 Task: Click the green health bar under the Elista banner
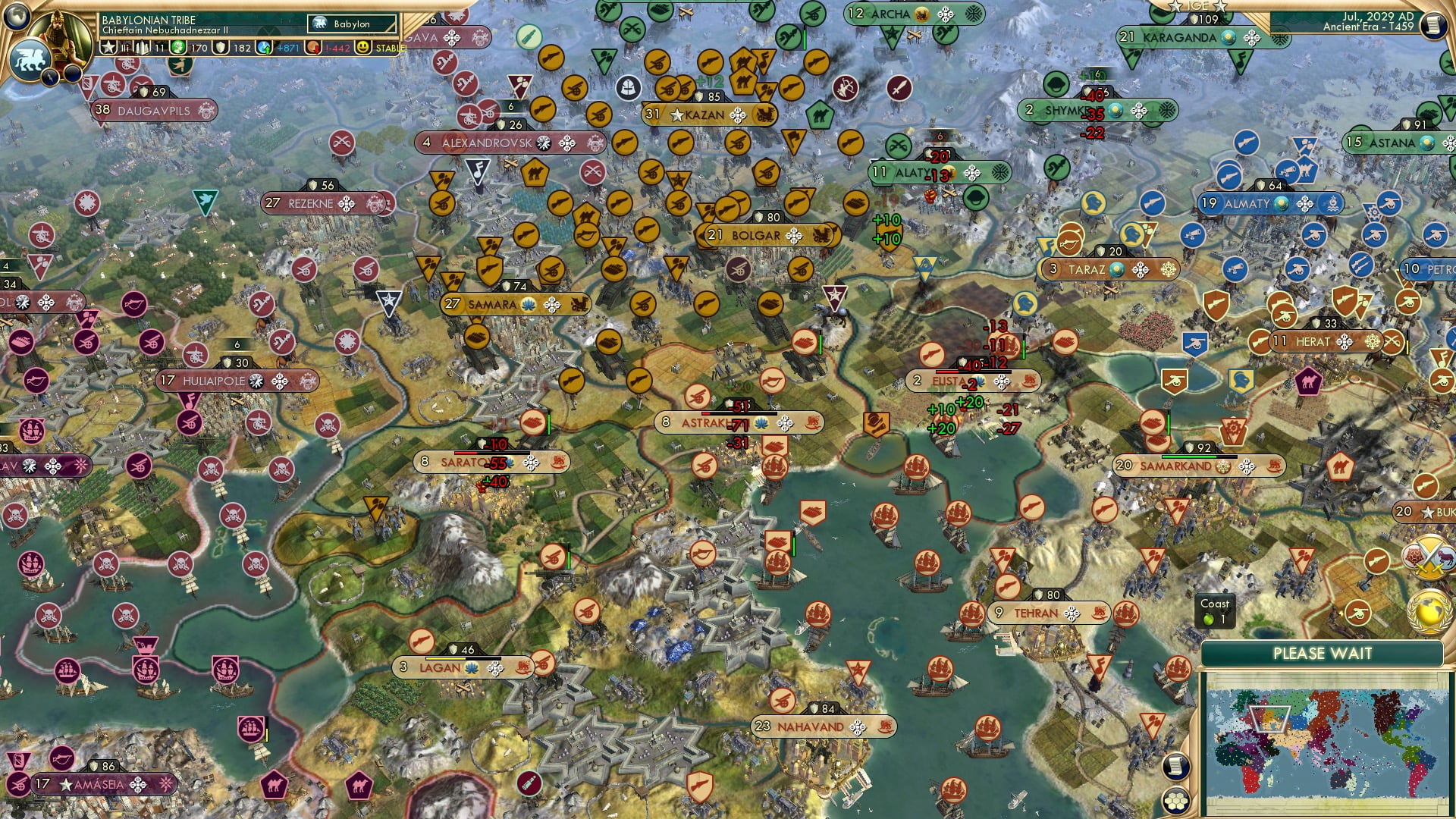[1024, 348]
